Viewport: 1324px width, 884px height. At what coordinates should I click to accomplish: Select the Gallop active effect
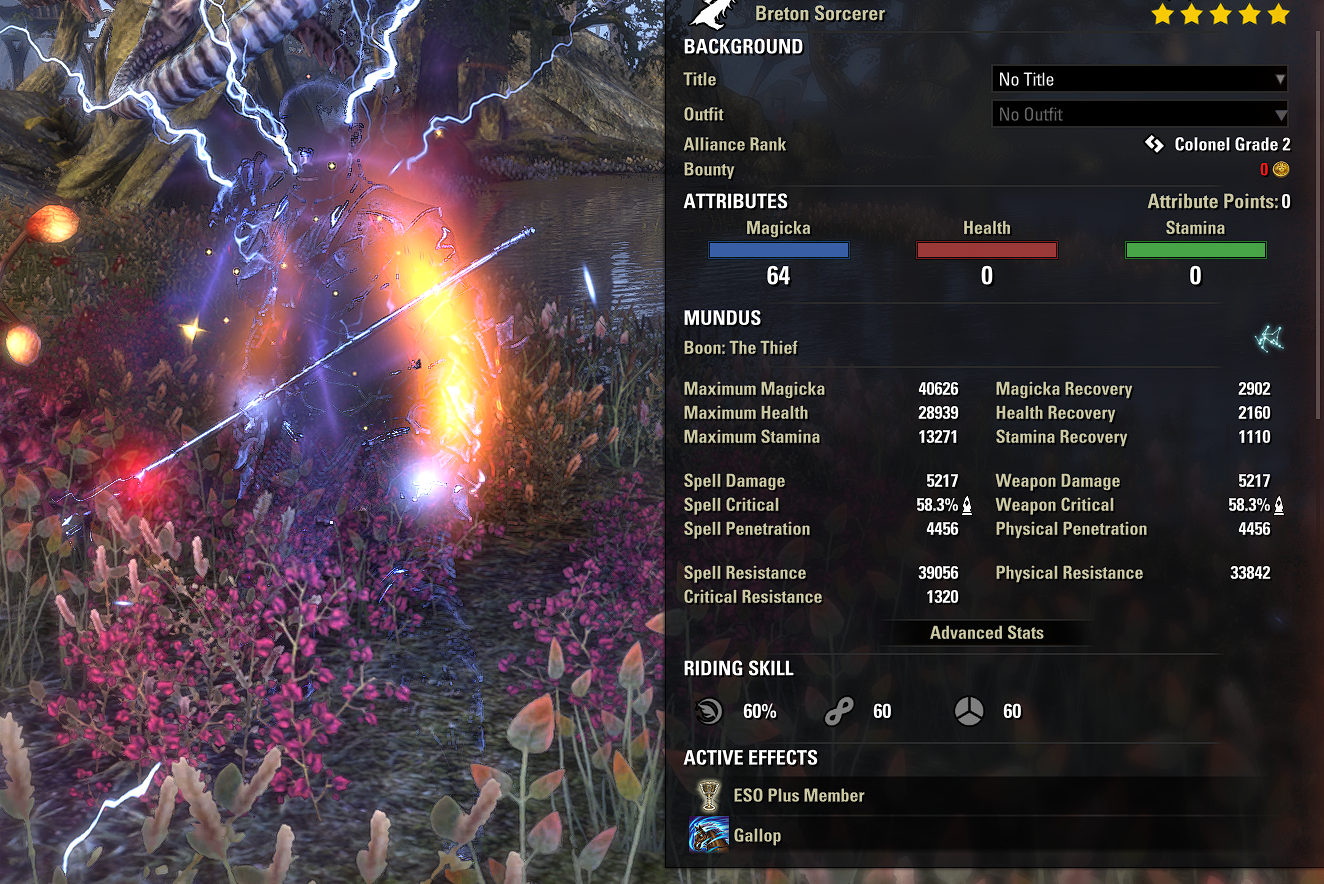point(757,836)
